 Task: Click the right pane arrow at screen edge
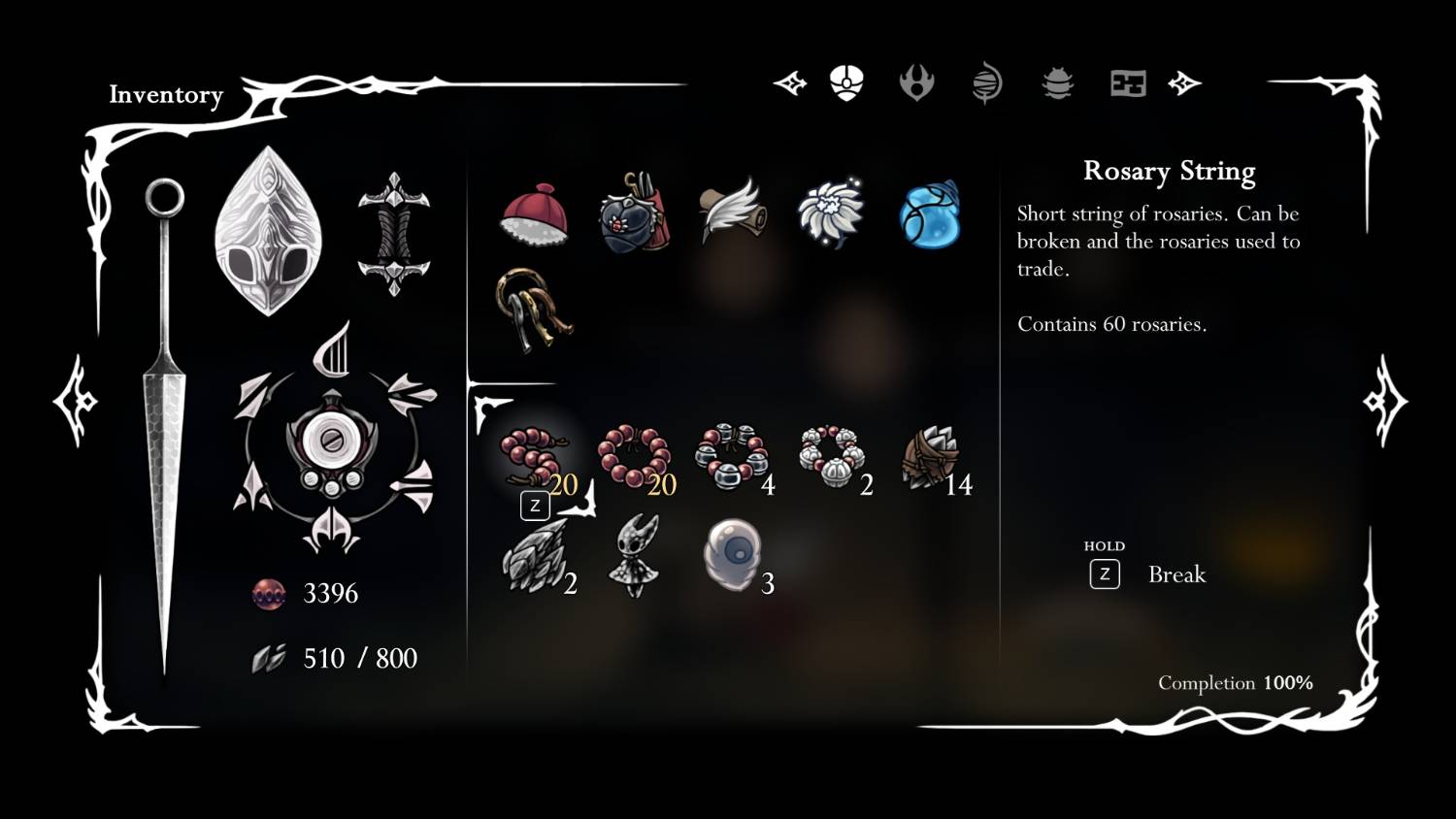(x=1384, y=401)
